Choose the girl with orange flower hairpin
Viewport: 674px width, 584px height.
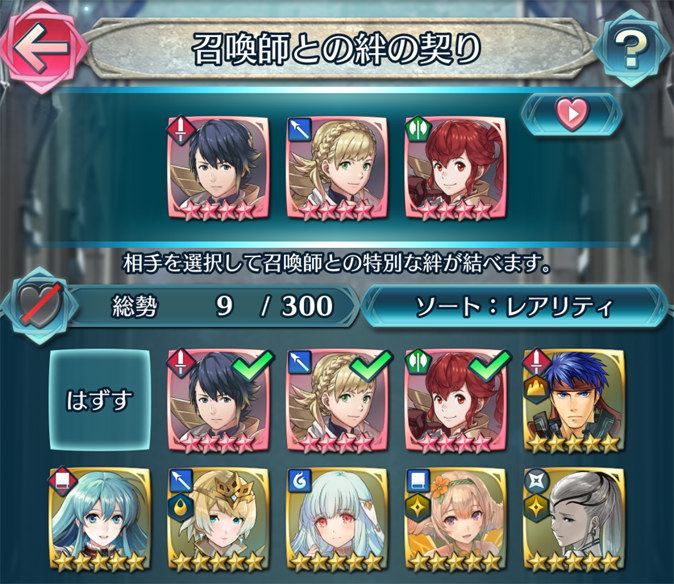(x=454, y=518)
